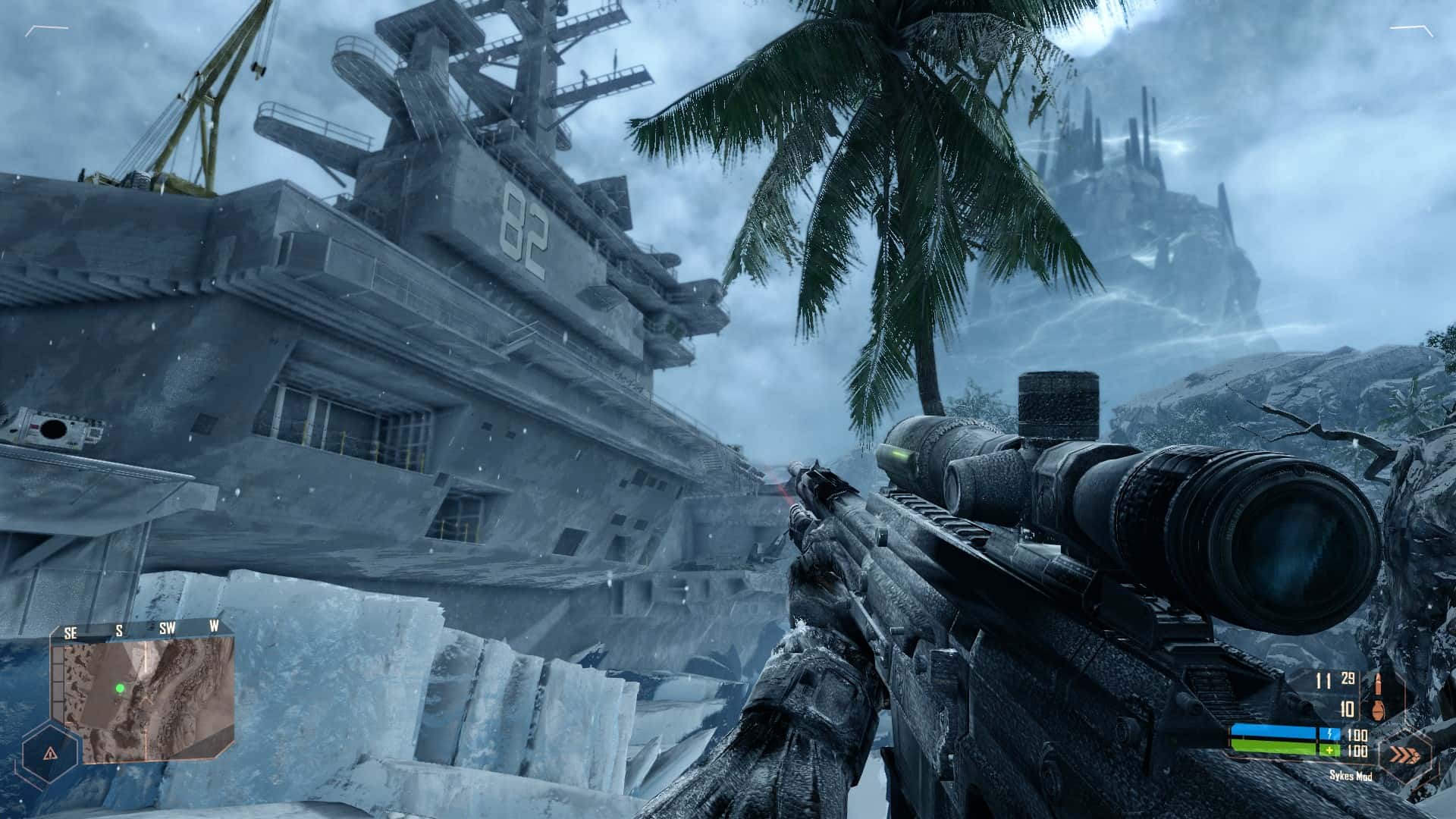Click the warning triangle hexagon icon
Image resolution: width=1456 pixels, height=819 pixels.
51,753
